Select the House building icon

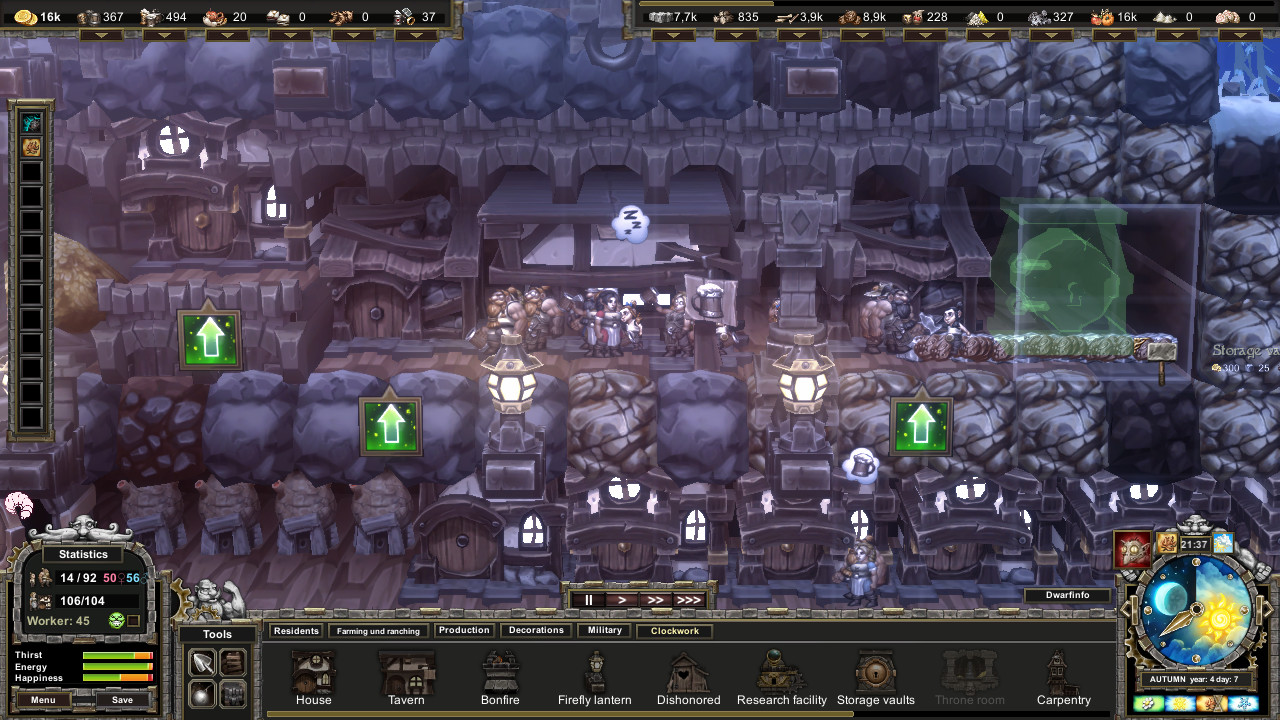coord(313,672)
